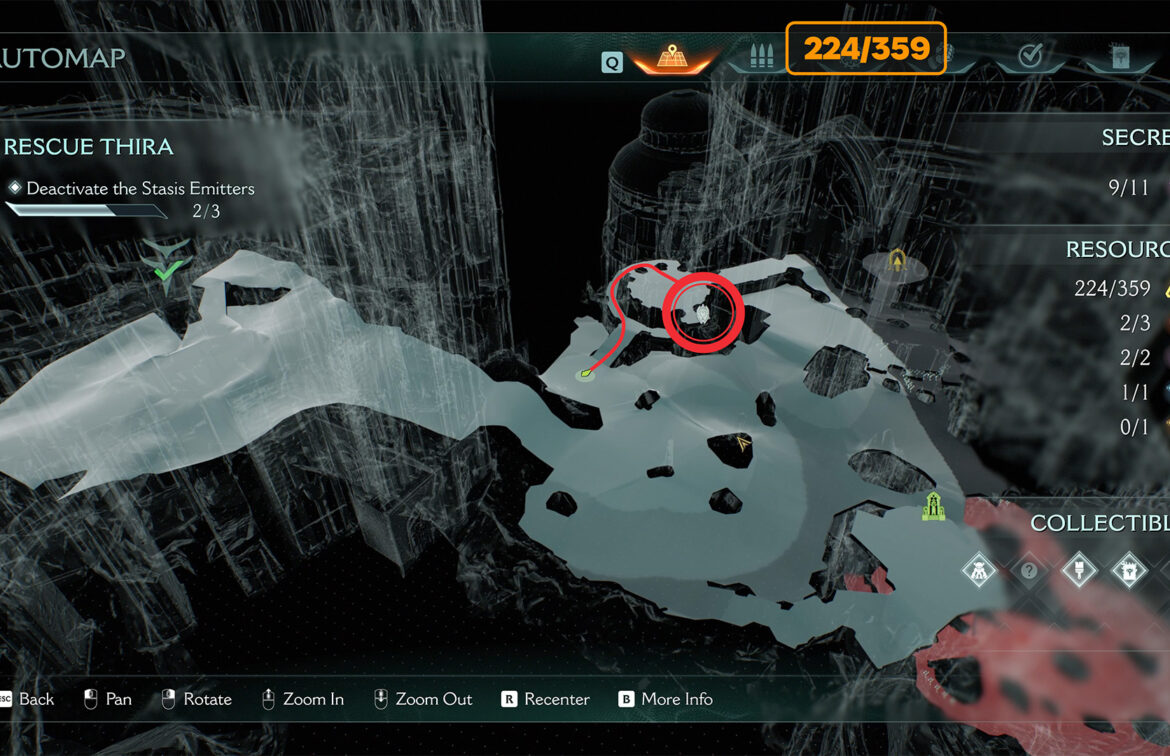This screenshot has width=1170, height=756.
Task: Open the checkmark missions tab
Action: pos(1029,57)
